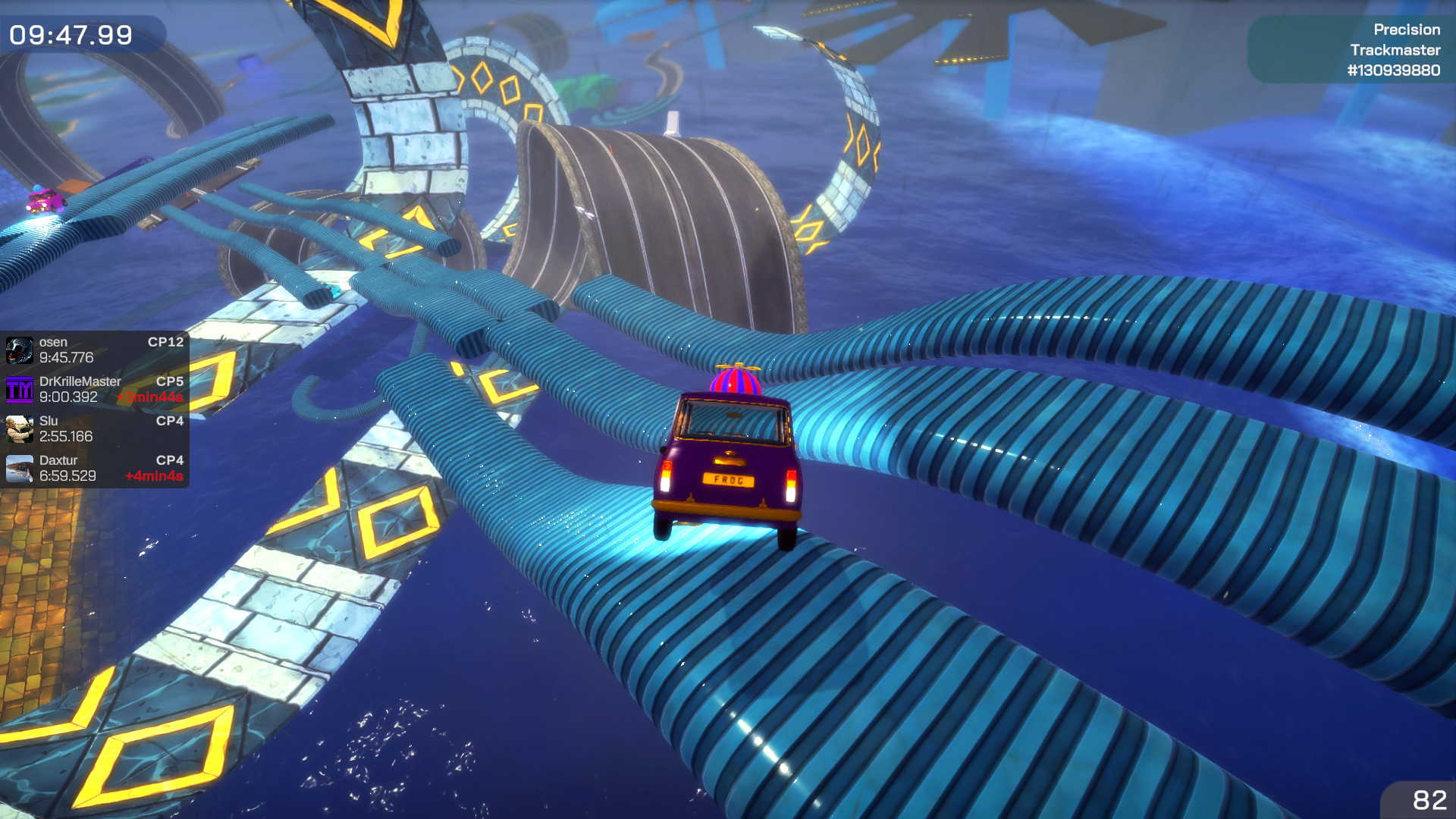Image resolution: width=1456 pixels, height=819 pixels.
Task: Toggle DrKrilleMaster's leaderboard row
Action: pos(95,390)
